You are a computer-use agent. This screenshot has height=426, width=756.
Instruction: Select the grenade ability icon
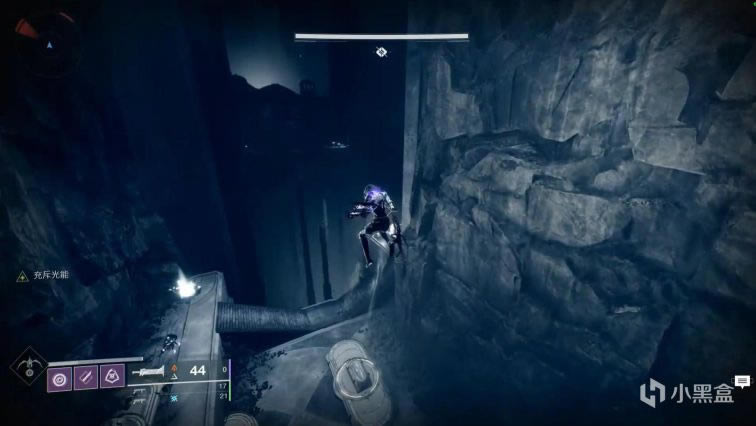[x=60, y=378]
